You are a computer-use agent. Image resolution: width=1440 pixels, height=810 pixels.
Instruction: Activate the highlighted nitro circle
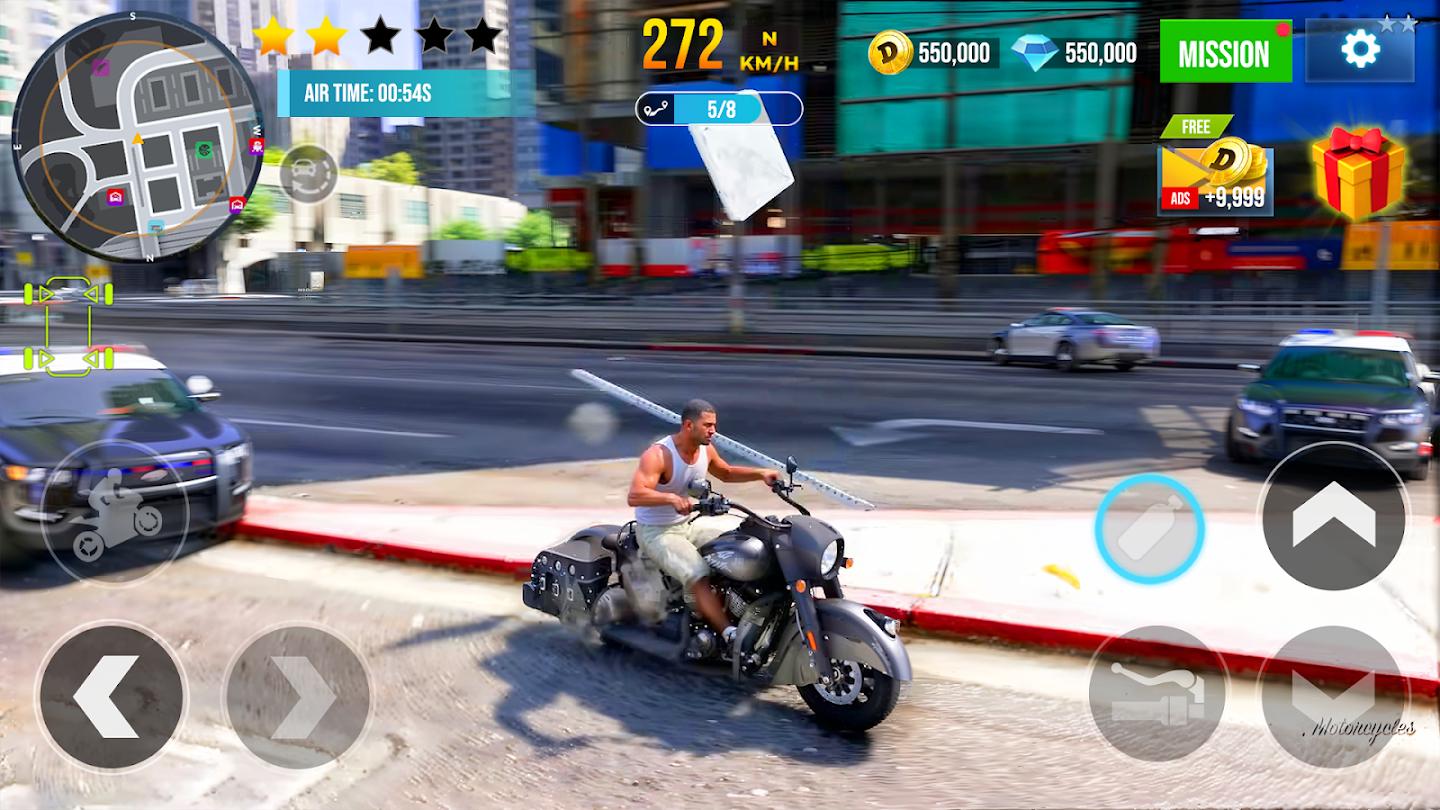click(1148, 527)
